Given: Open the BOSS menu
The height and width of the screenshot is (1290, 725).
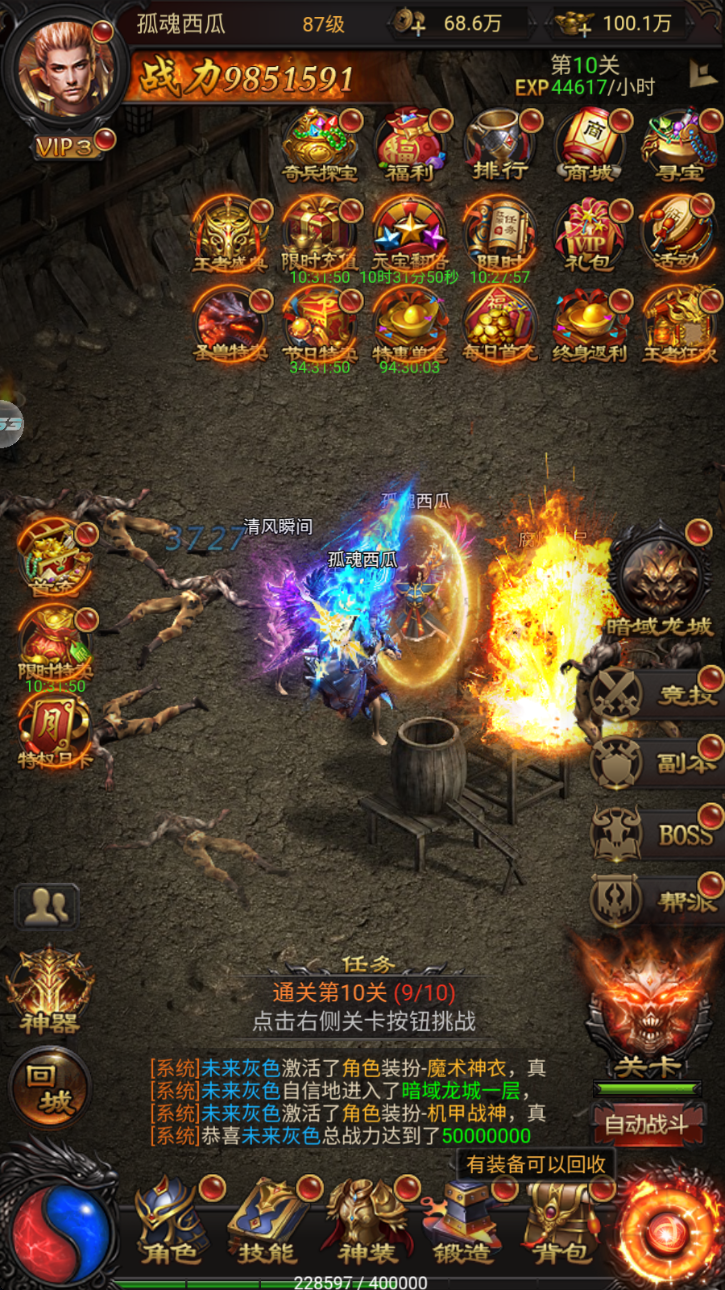Looking at the screenshot, I should coord(655,833).
